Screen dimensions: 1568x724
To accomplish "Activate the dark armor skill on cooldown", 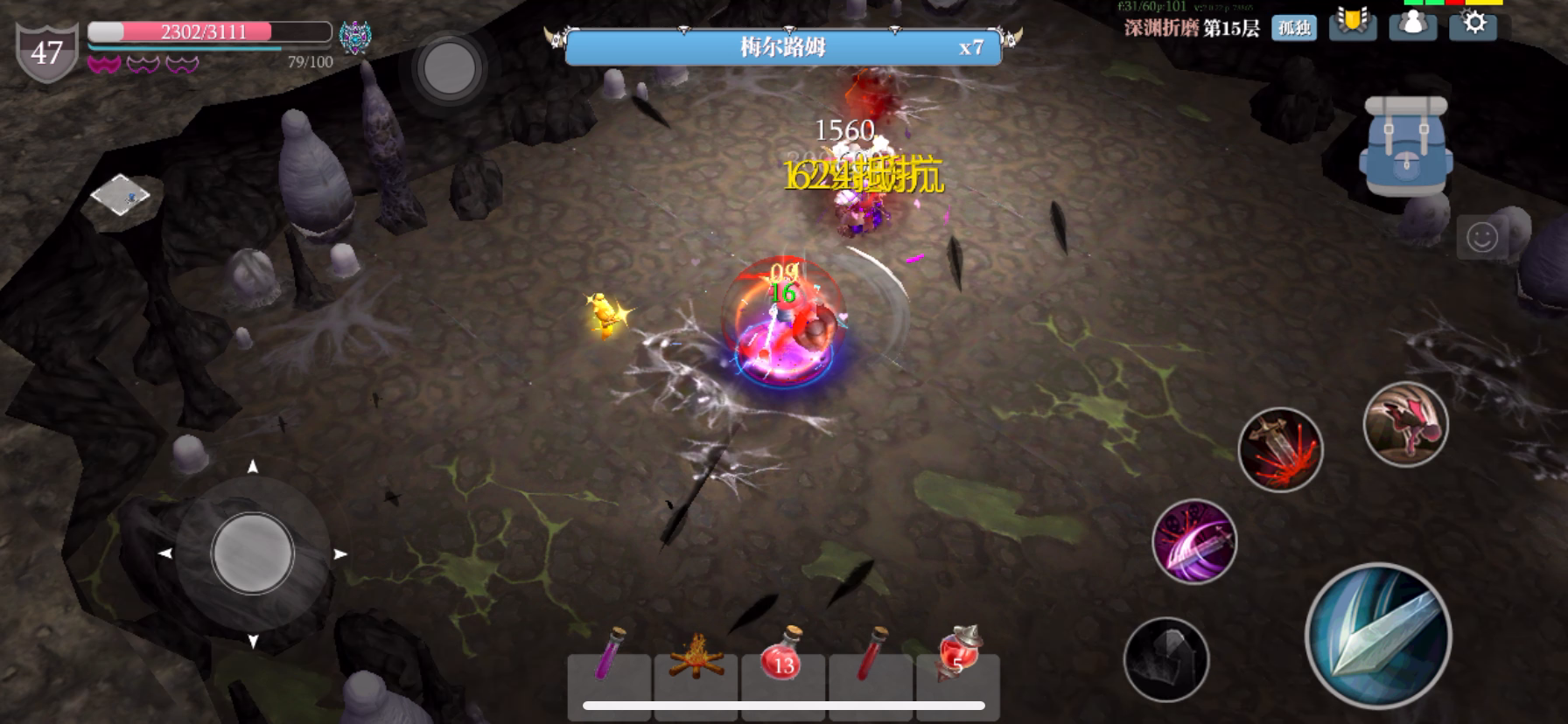I will pos(1166,659).
